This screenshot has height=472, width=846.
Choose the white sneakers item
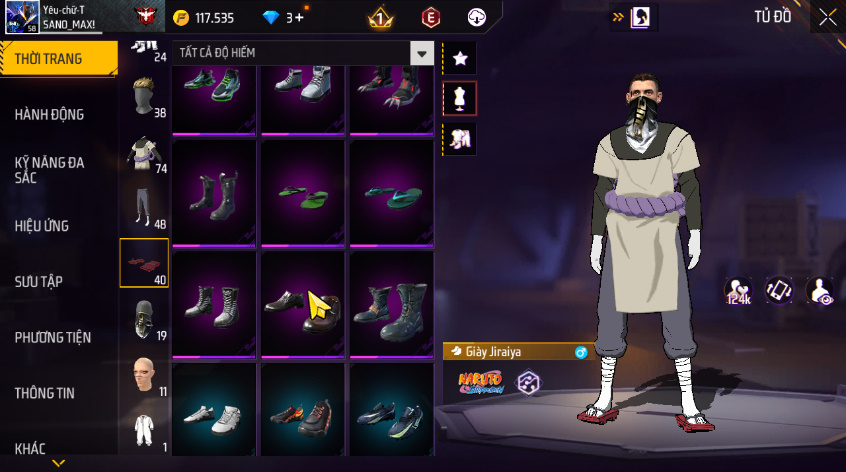[x=215, y=415]
